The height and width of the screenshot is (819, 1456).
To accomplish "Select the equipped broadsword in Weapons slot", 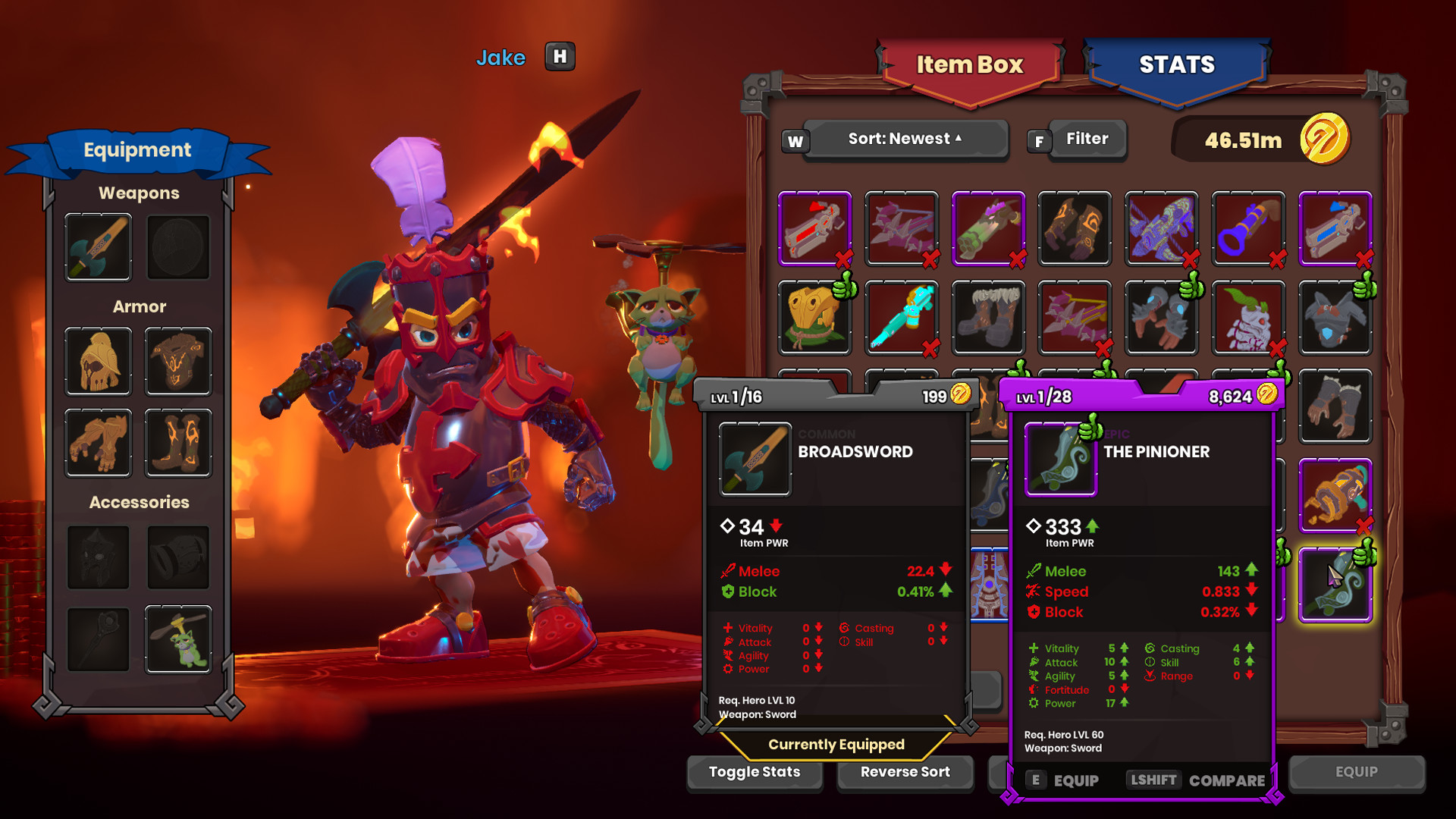I will point(98,246).
